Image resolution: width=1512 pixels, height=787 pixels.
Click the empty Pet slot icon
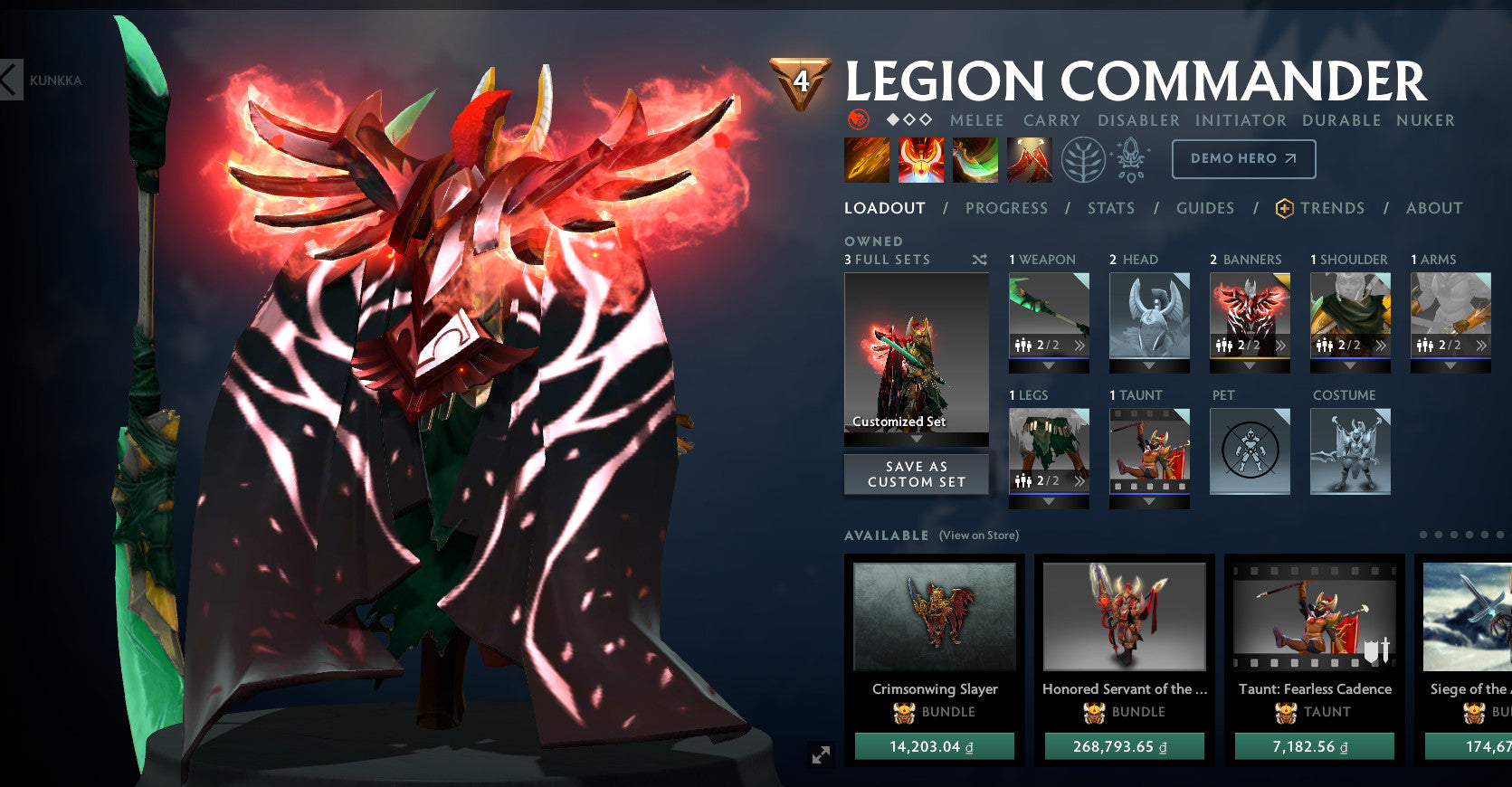[1250, 452]
